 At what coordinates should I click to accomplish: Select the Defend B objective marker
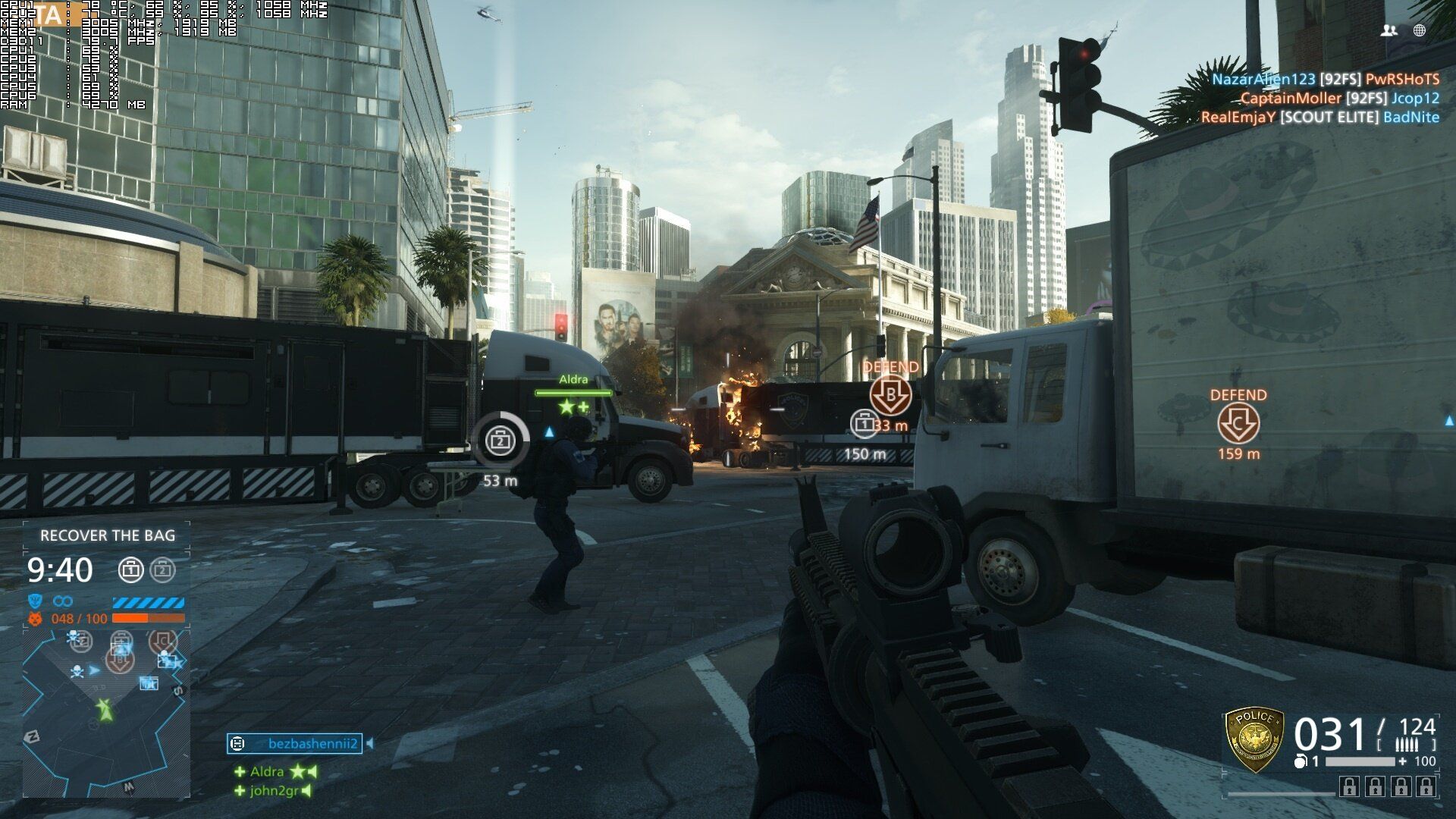pos(890,396)
